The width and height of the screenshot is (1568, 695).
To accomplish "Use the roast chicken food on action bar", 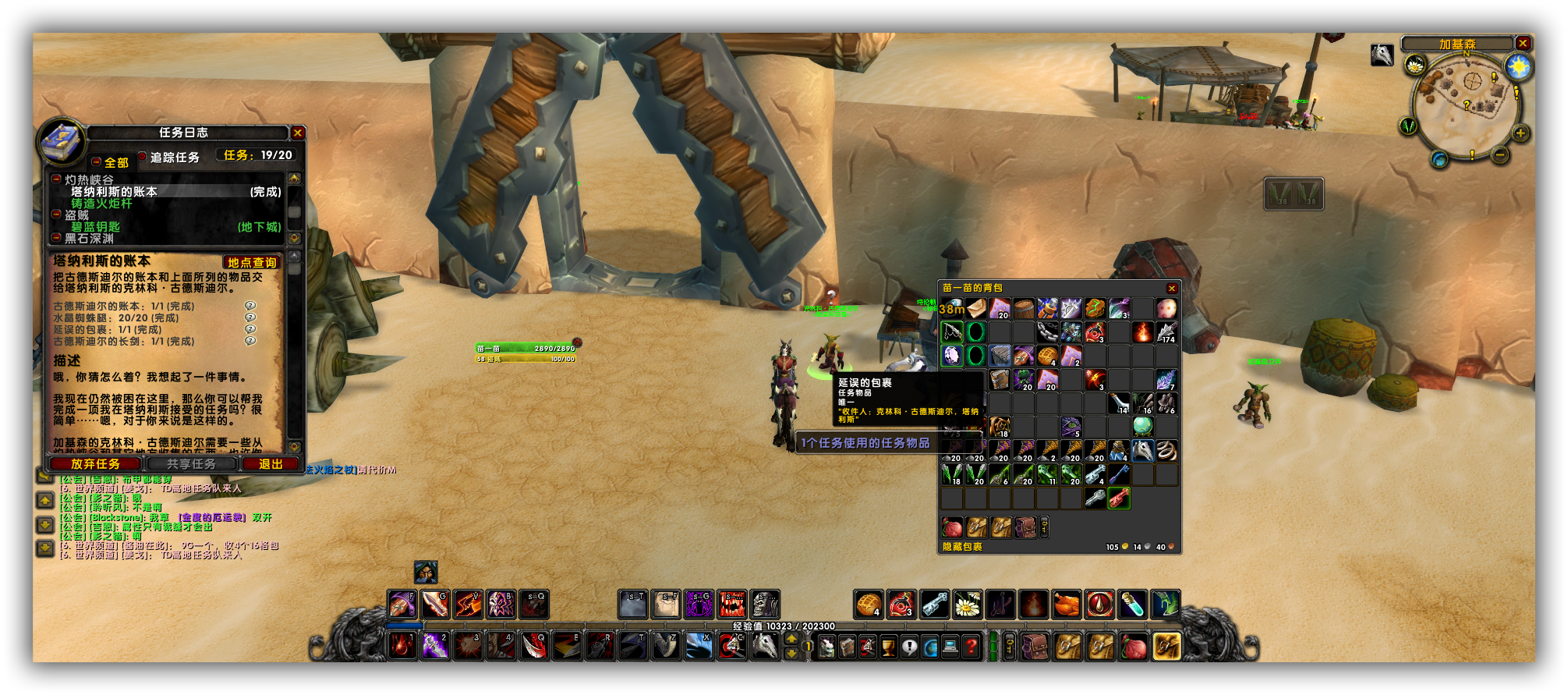I will coord(1066,605).
